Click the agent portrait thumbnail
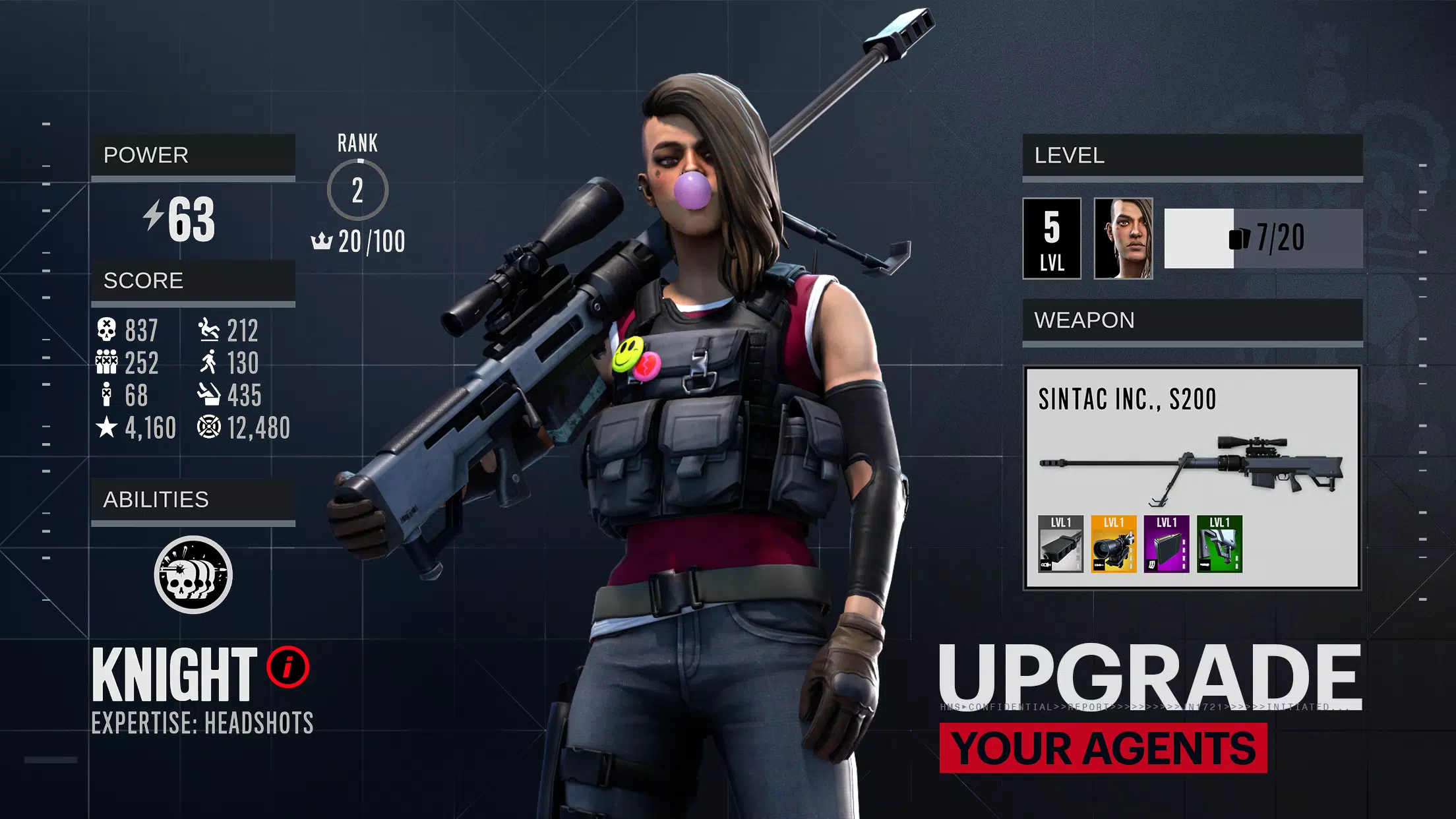This screenshot has width=1456, height=819. coord(1124,239)
